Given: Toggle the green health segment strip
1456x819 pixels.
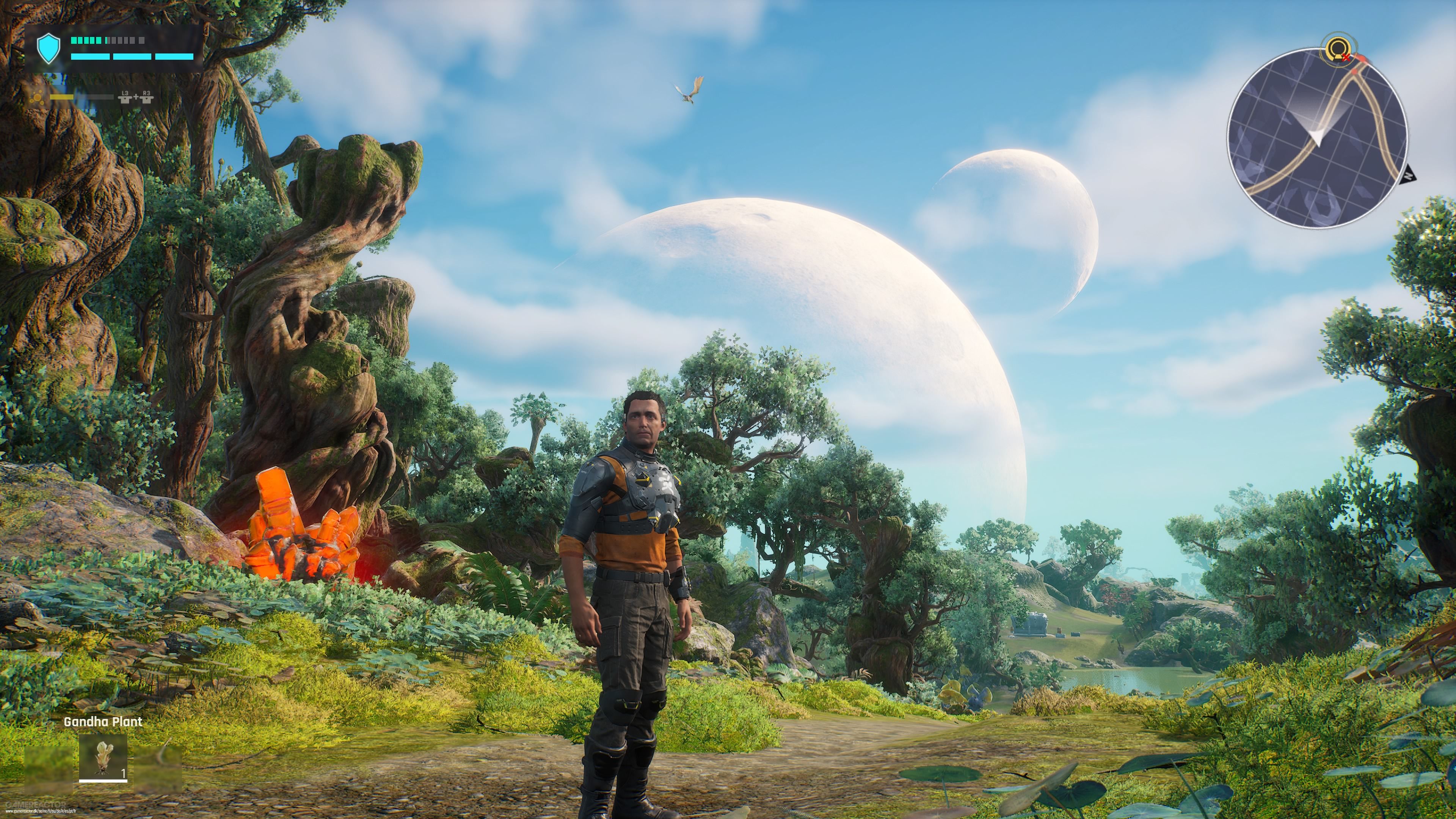Looking at the screenshot, I should pyautogui.click(x=86, y=41).
